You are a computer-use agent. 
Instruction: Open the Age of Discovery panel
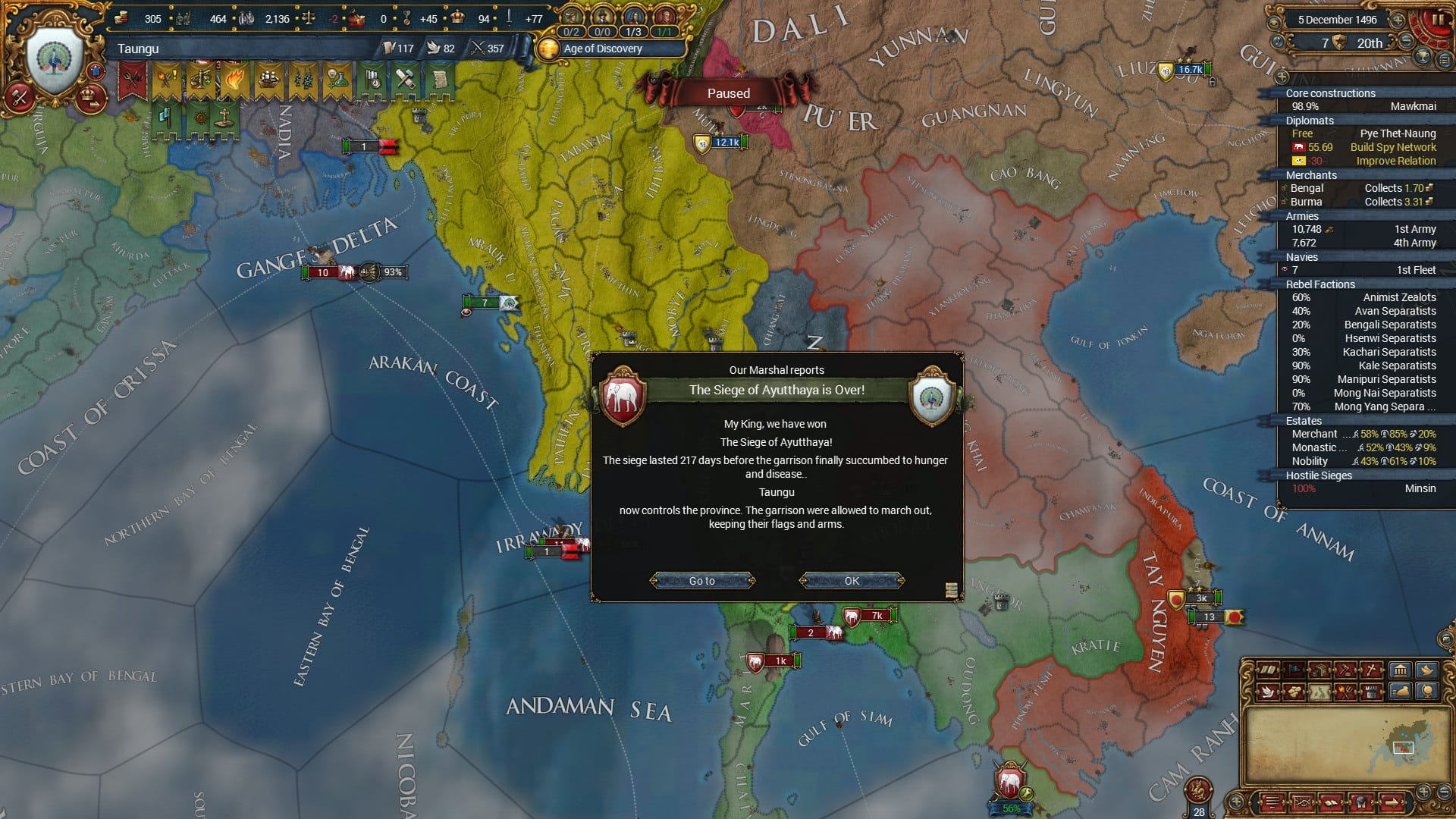602,49
